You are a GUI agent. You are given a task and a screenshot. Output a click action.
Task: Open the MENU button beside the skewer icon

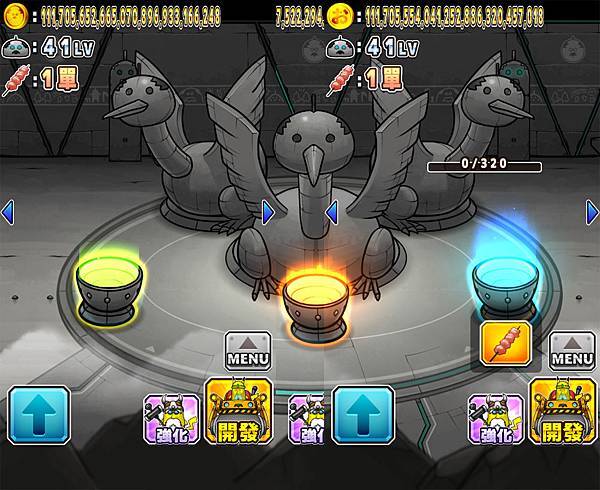[x=572, y=350]
